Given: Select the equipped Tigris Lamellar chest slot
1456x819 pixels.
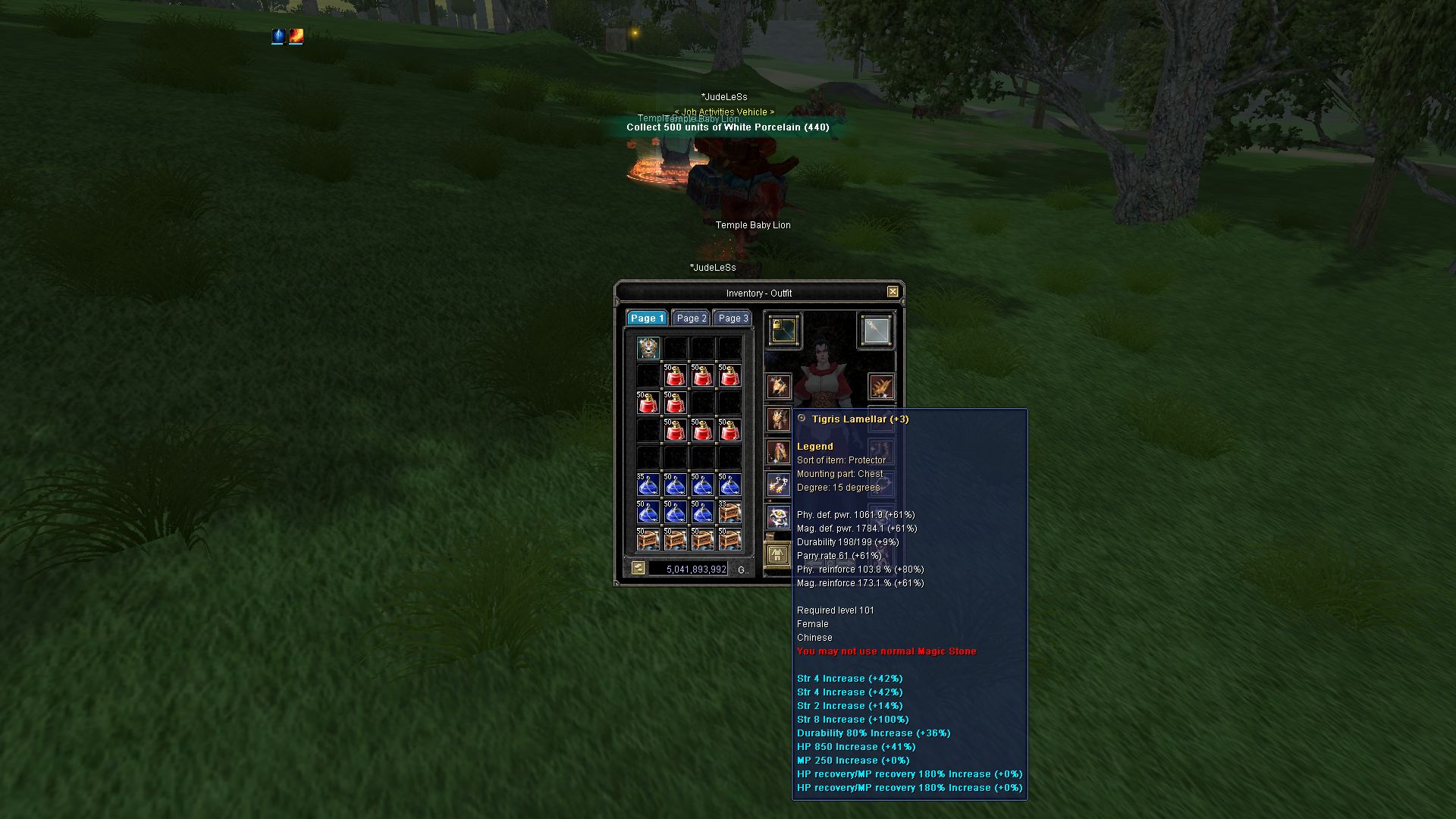Looking at the screenshot, I should pyautogui.click(x=779, y=419).
